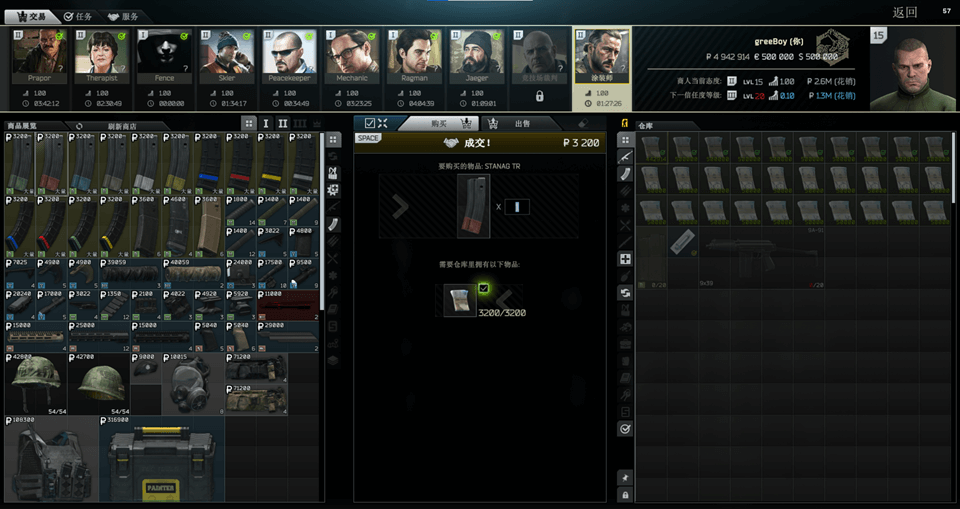Viewport: 960px width, 509px height.
Task: Click the purchase quantity input field
Action: (517, 207)
